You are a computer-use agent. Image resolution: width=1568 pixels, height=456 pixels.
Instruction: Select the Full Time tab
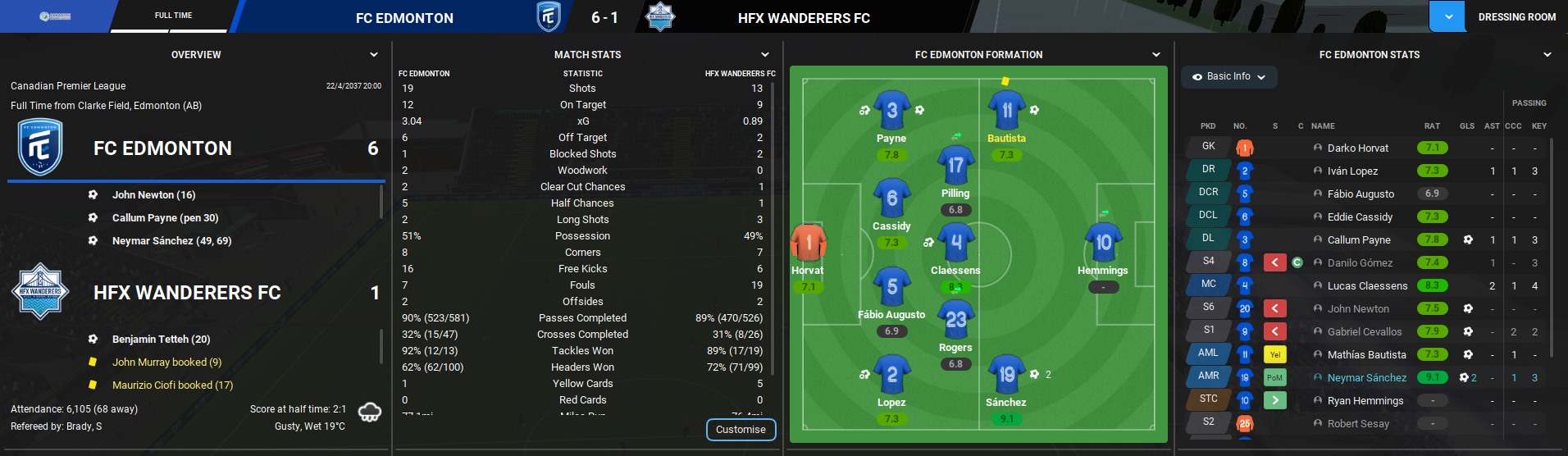173,16
